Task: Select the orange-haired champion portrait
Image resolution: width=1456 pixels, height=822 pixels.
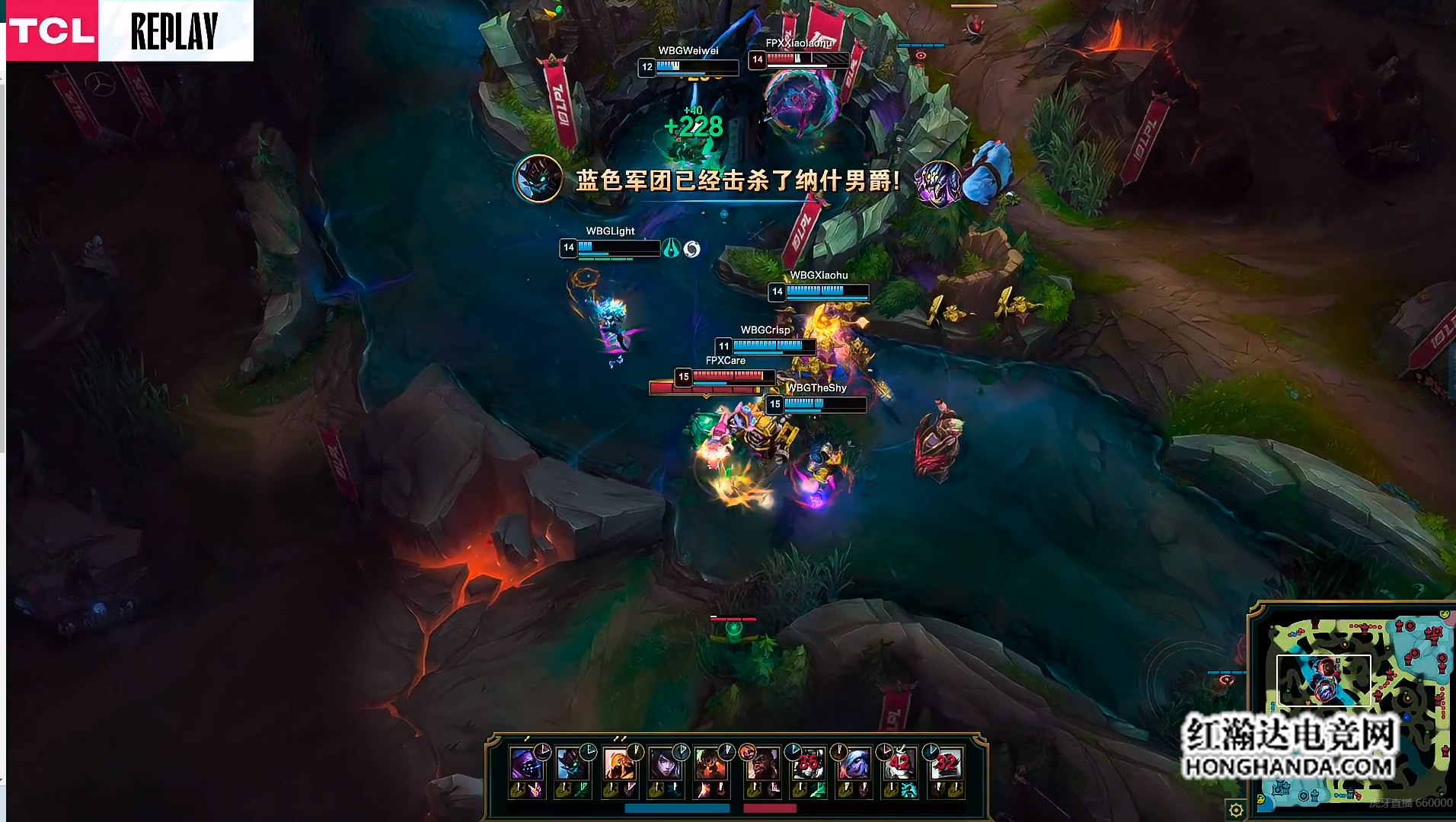Action: point(618,763)
